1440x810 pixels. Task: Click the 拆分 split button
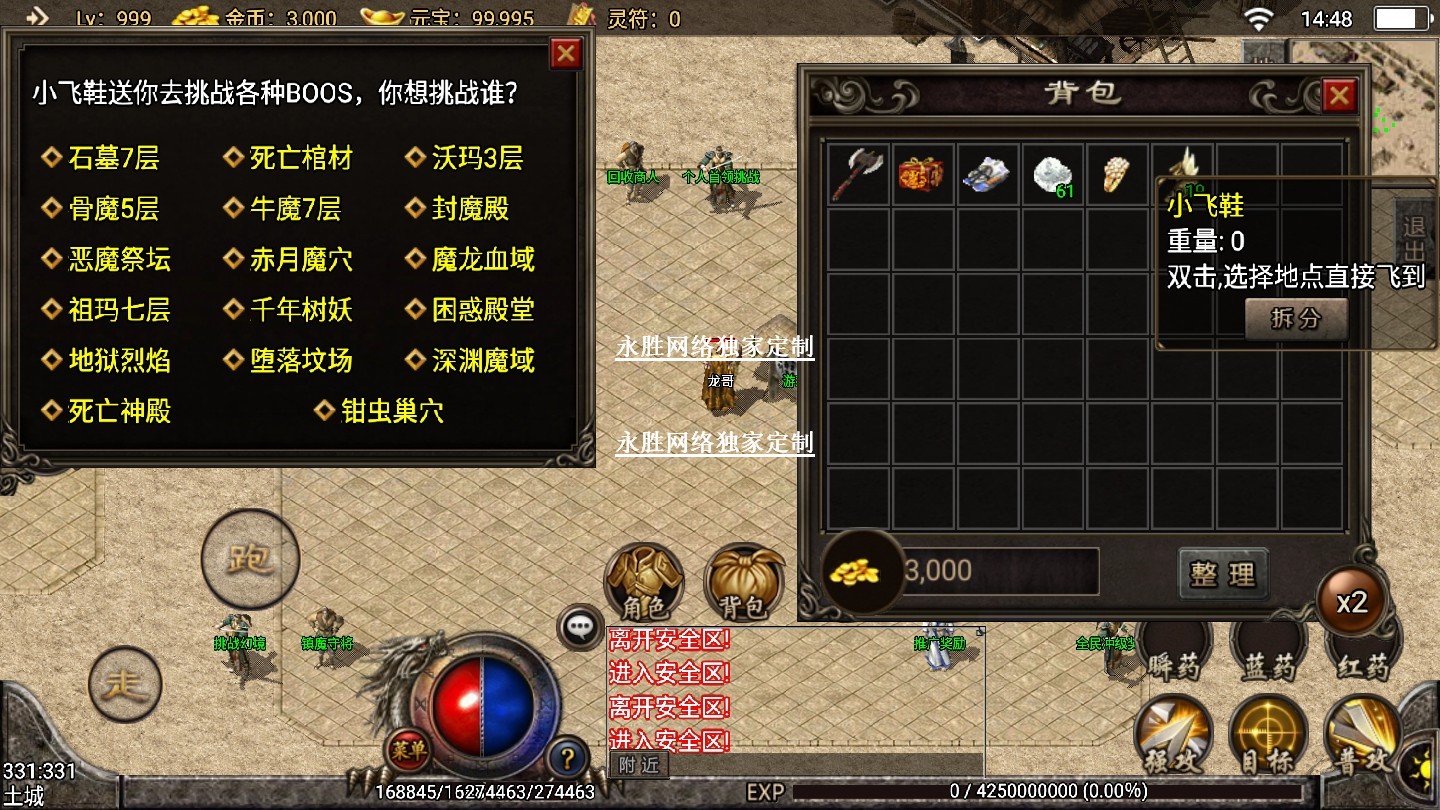pyautogui.click(x=1296, y=319)
